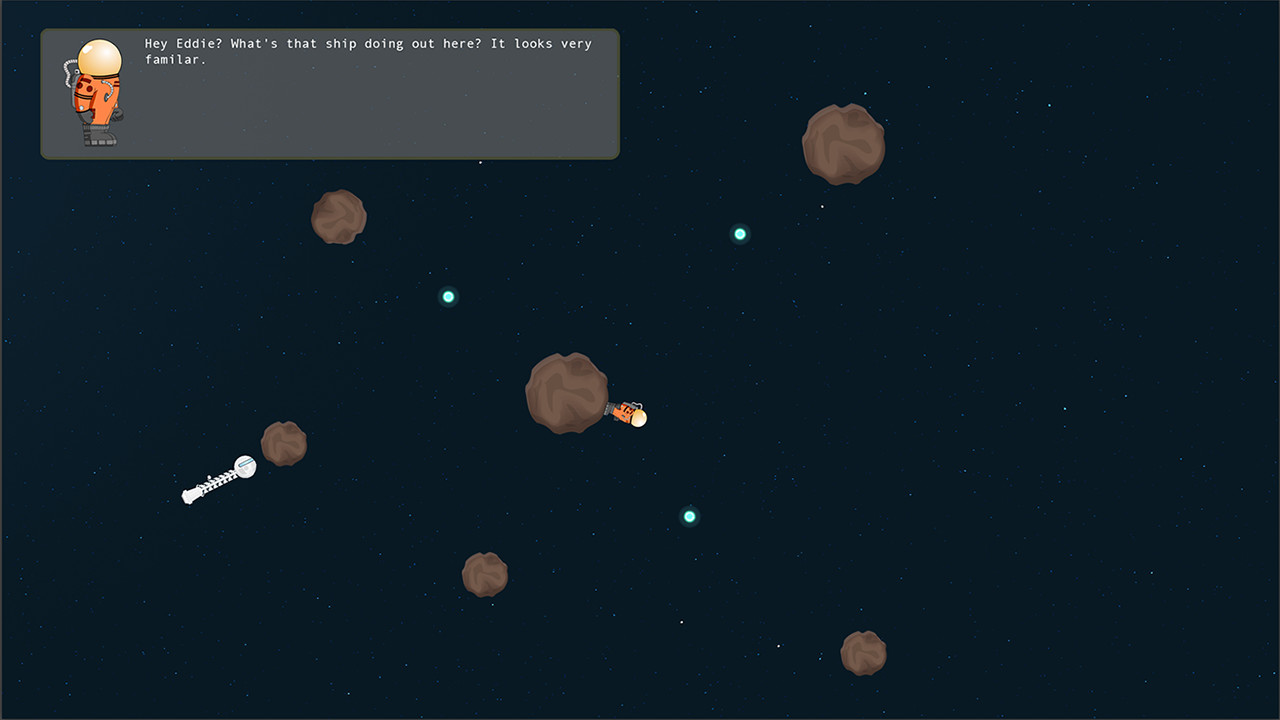Click the asteroid beside the skeletal shipwreck
This screenshot has width=1280, height=720.
[284, 442]
